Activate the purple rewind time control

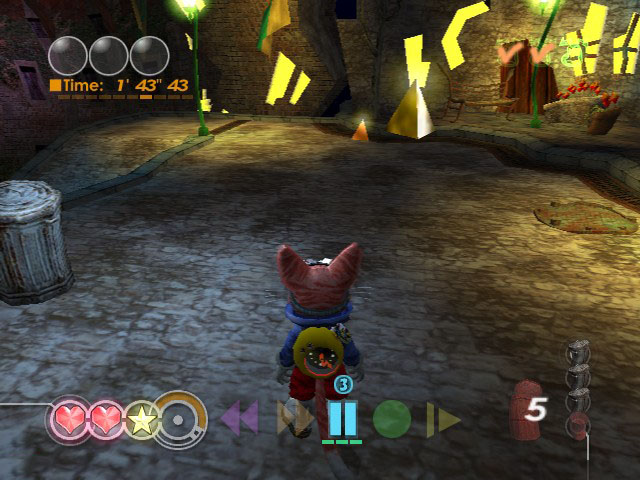click(x=239, y=418)
